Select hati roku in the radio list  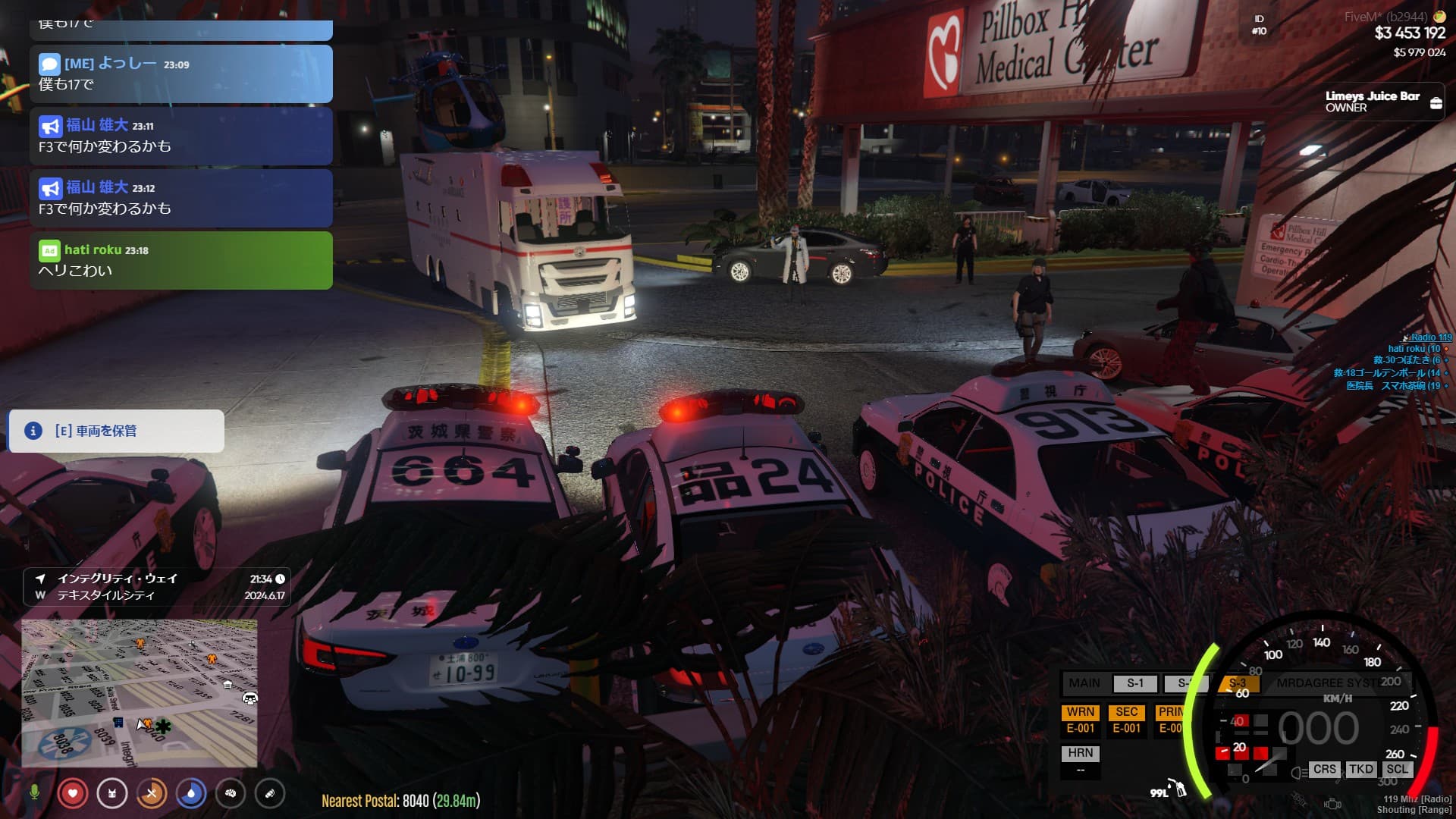point(1413,349)
